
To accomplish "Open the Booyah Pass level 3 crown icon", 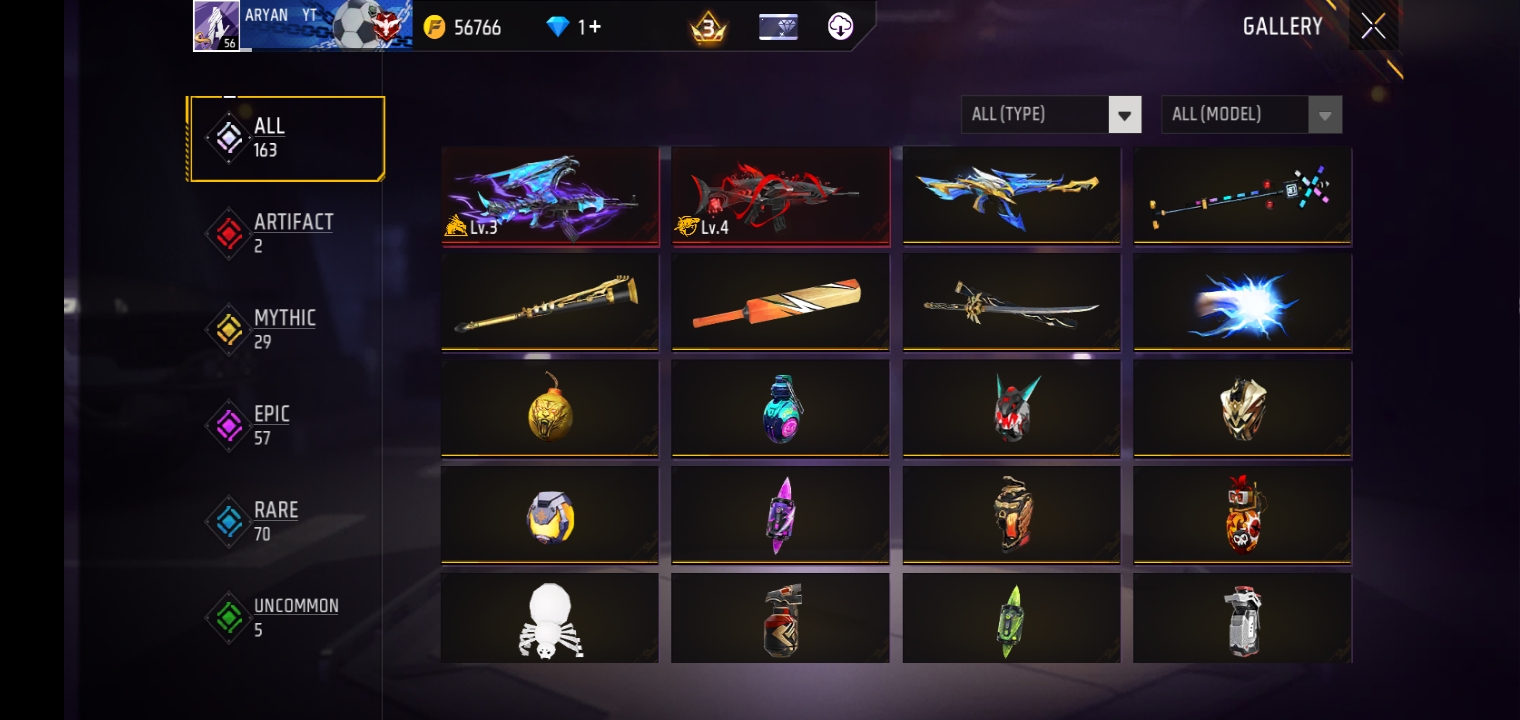I will click(706, 27).
